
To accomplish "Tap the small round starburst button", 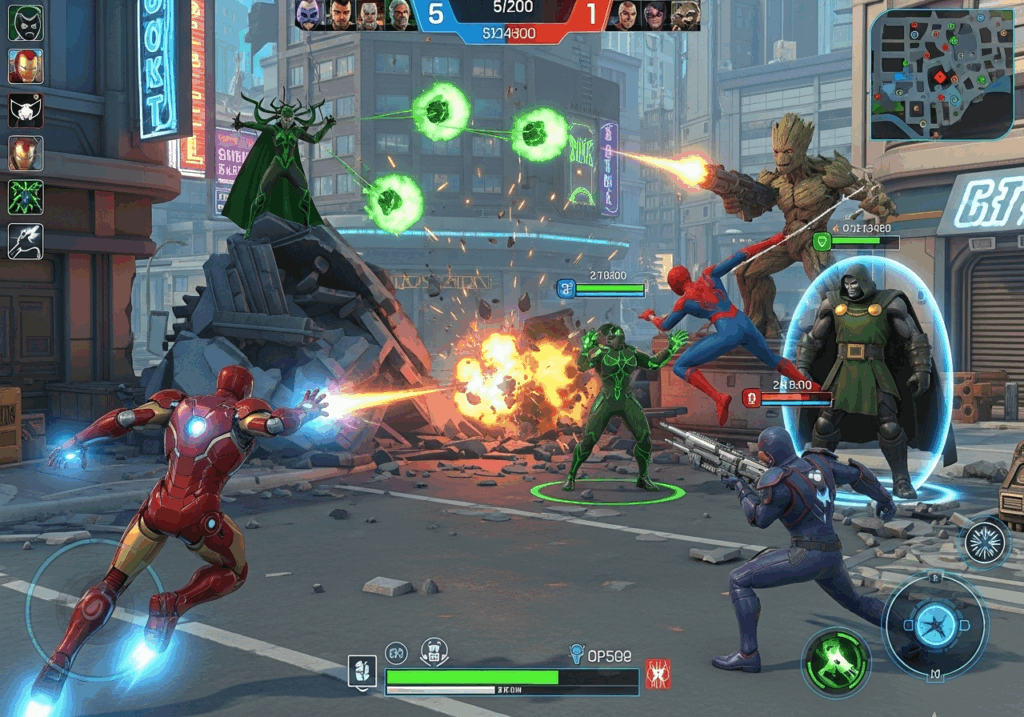I will coord(986,543).
